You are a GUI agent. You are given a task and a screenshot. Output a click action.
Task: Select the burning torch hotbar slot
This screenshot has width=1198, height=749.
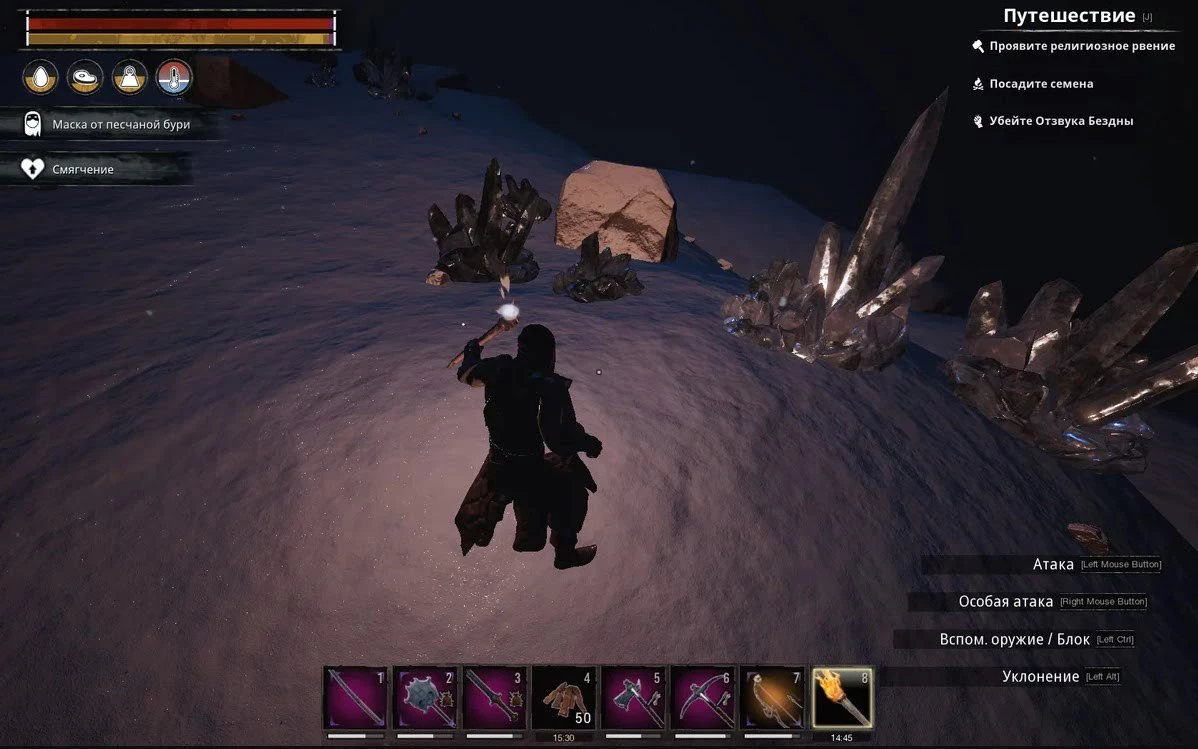pyautogui.click(x=842, y=698)
